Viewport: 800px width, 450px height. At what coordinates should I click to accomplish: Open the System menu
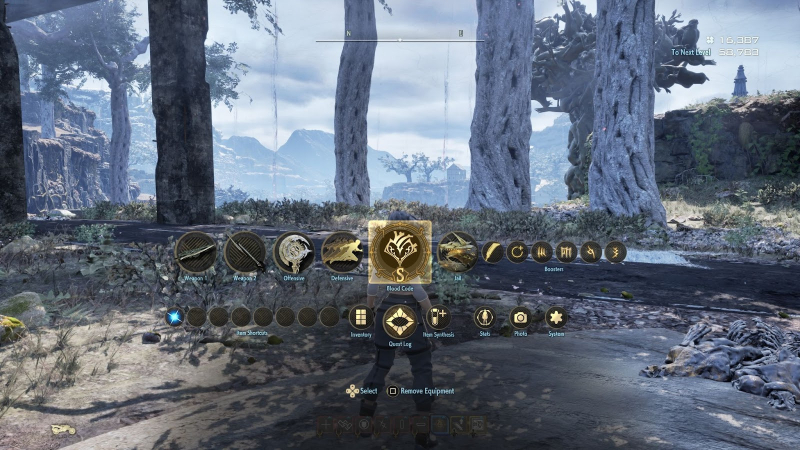(x=556, y=317)
